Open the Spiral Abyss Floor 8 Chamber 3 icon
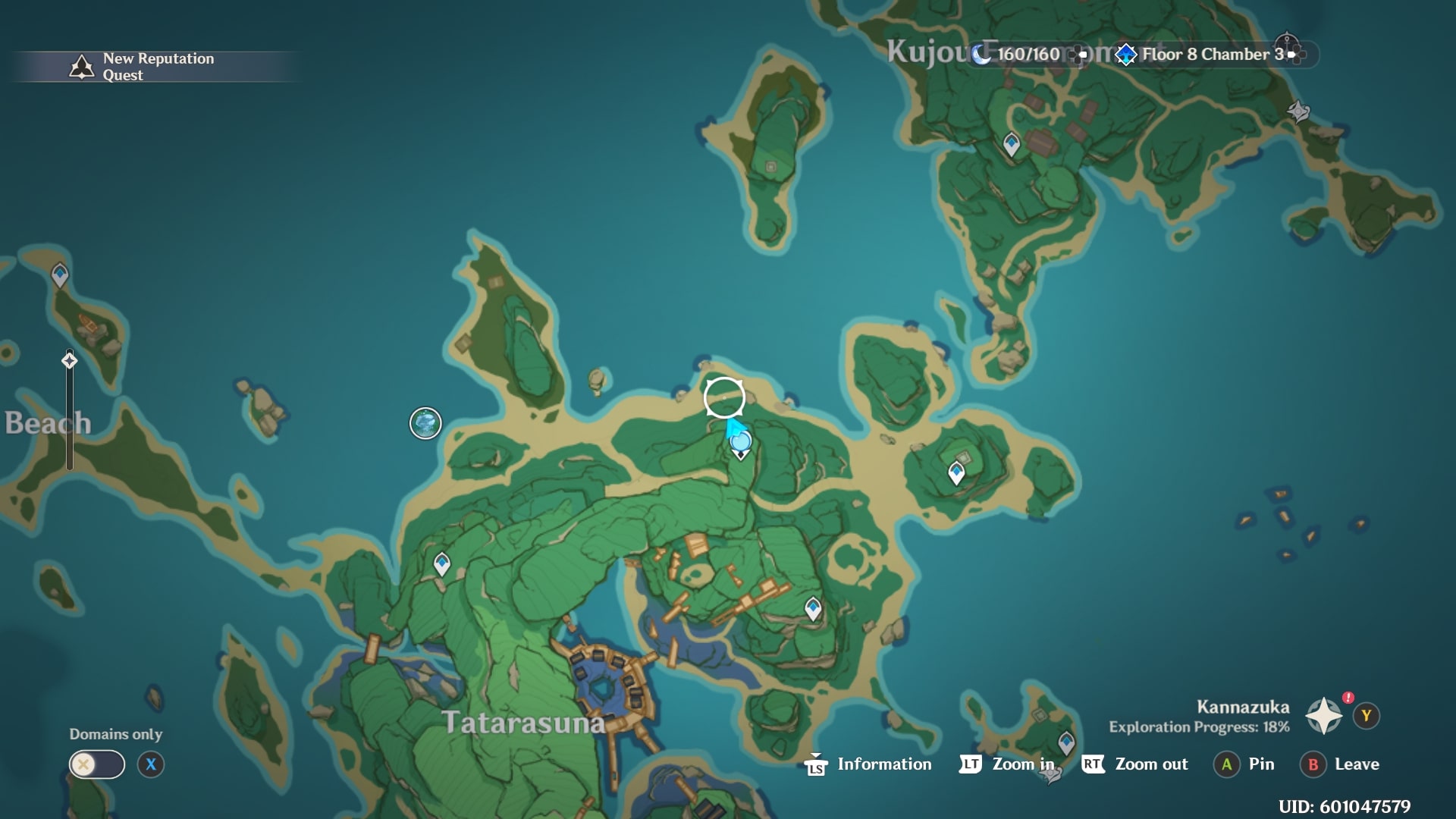Image resolution: width=1456 pixels, height=819 pixels. (x=1125, y=53)
